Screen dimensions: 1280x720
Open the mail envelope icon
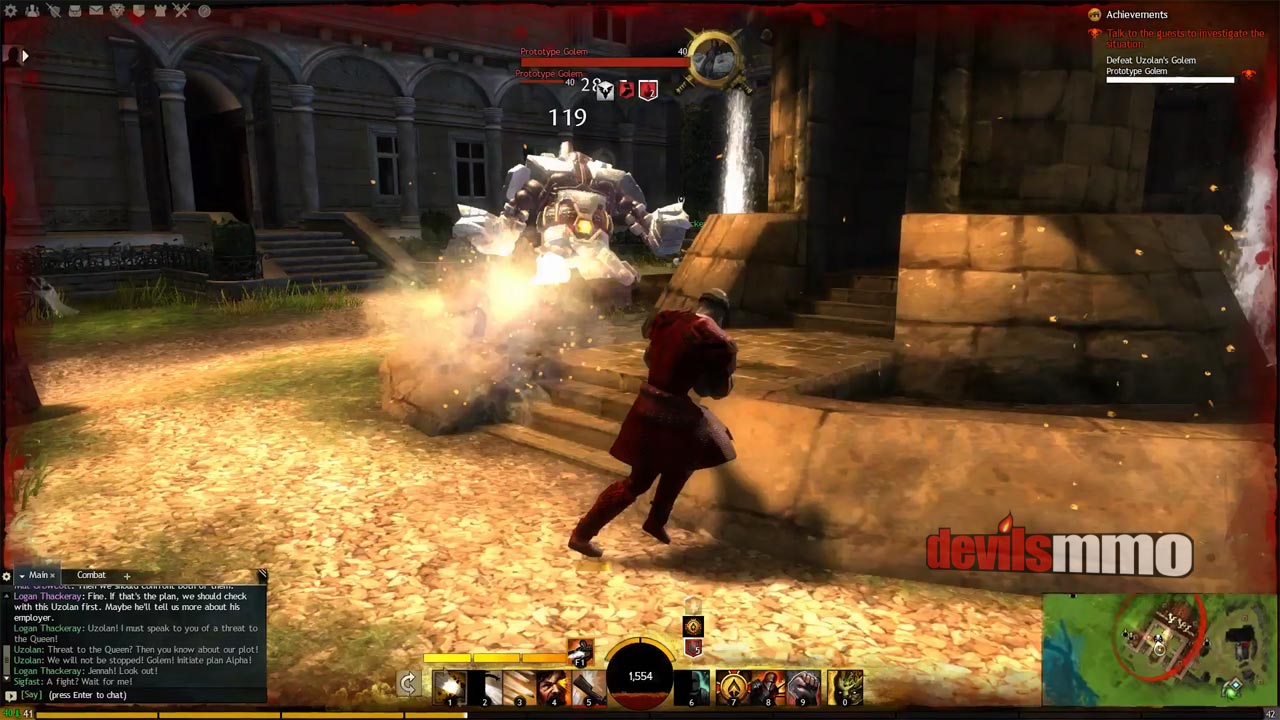click(x=96, y=11)
